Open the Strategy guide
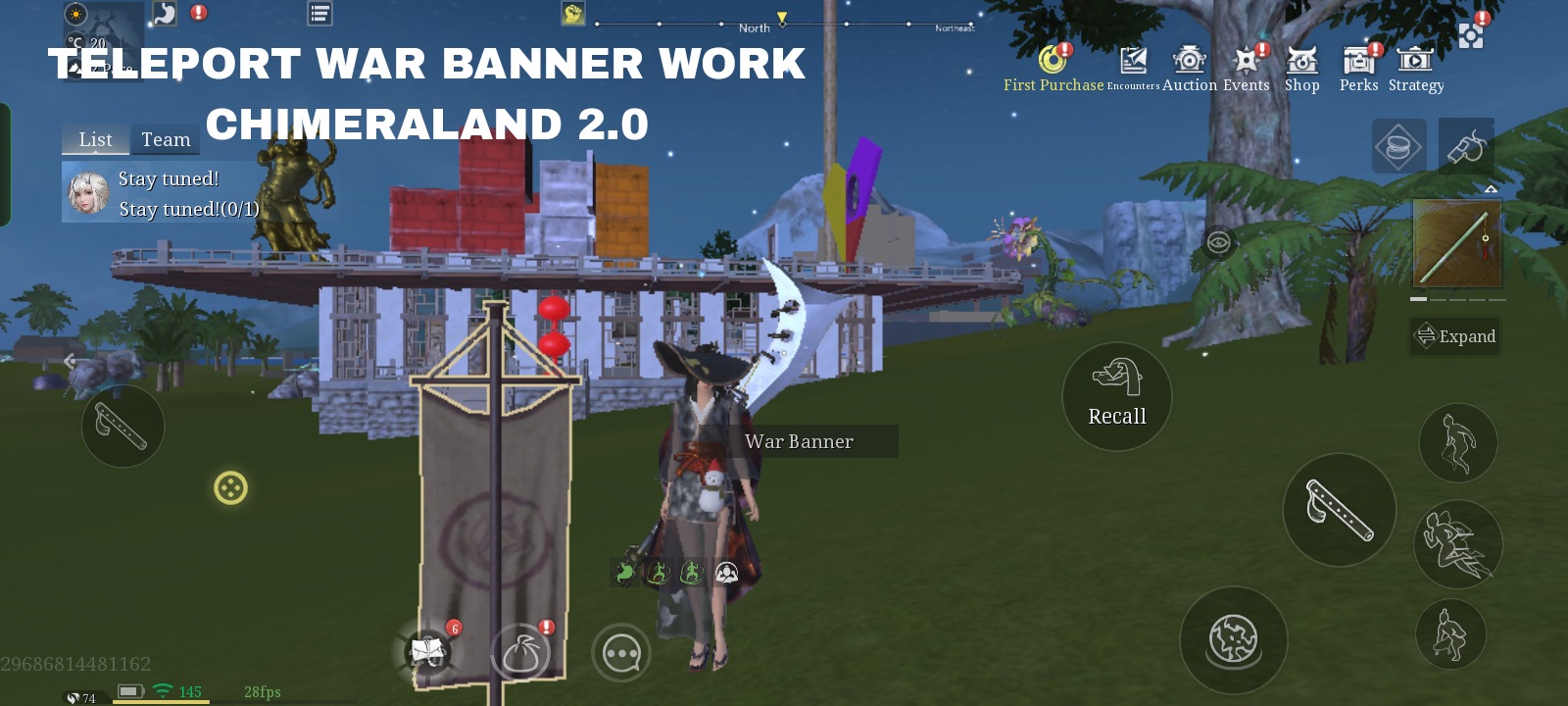The height and width of the screenshot is (706, 1568). coord(1415,68)
